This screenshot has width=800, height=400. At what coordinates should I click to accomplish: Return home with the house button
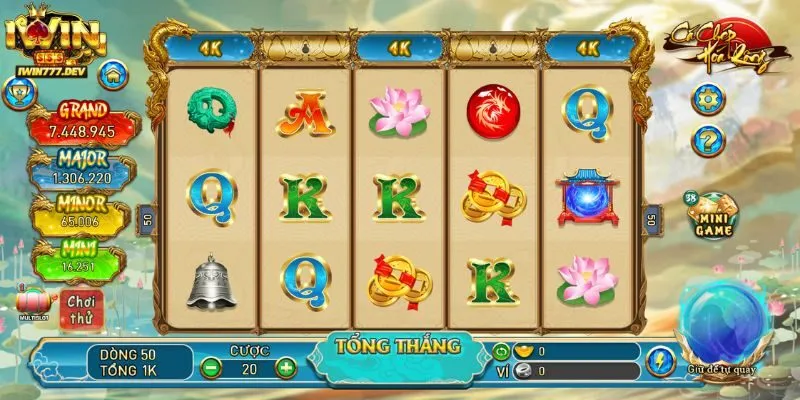(x=113, y=73)
